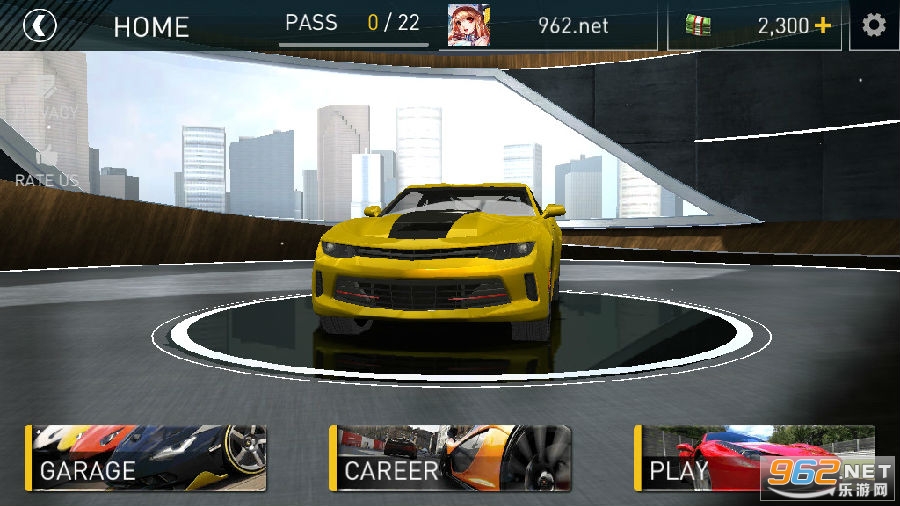Open the Pass progress panel
This screenshot has width=900, height=506.
point(352,25)
